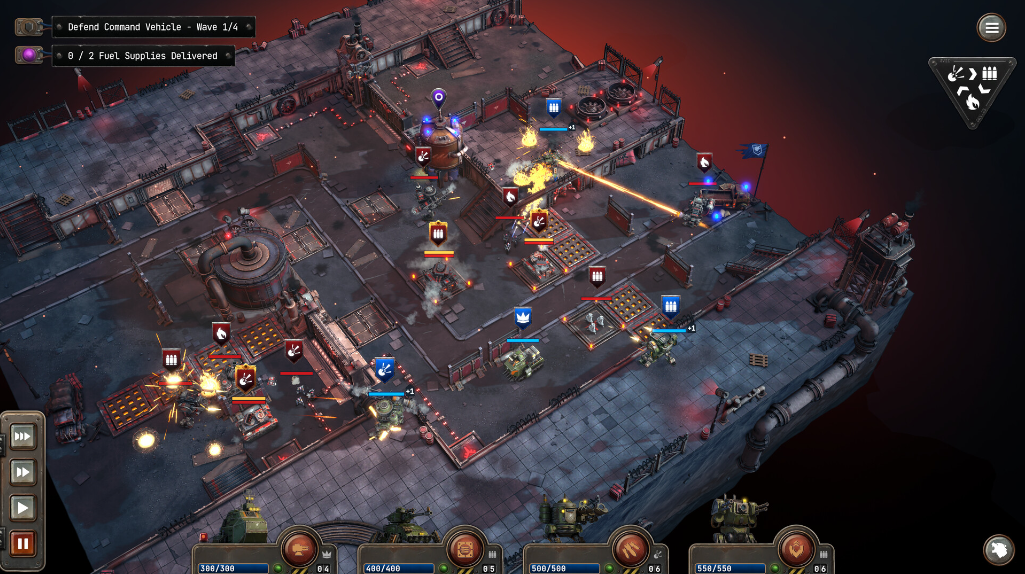Select the blue crown command vehicle marker
This screenshot has height=574, width=1025.
coord(522,318)
